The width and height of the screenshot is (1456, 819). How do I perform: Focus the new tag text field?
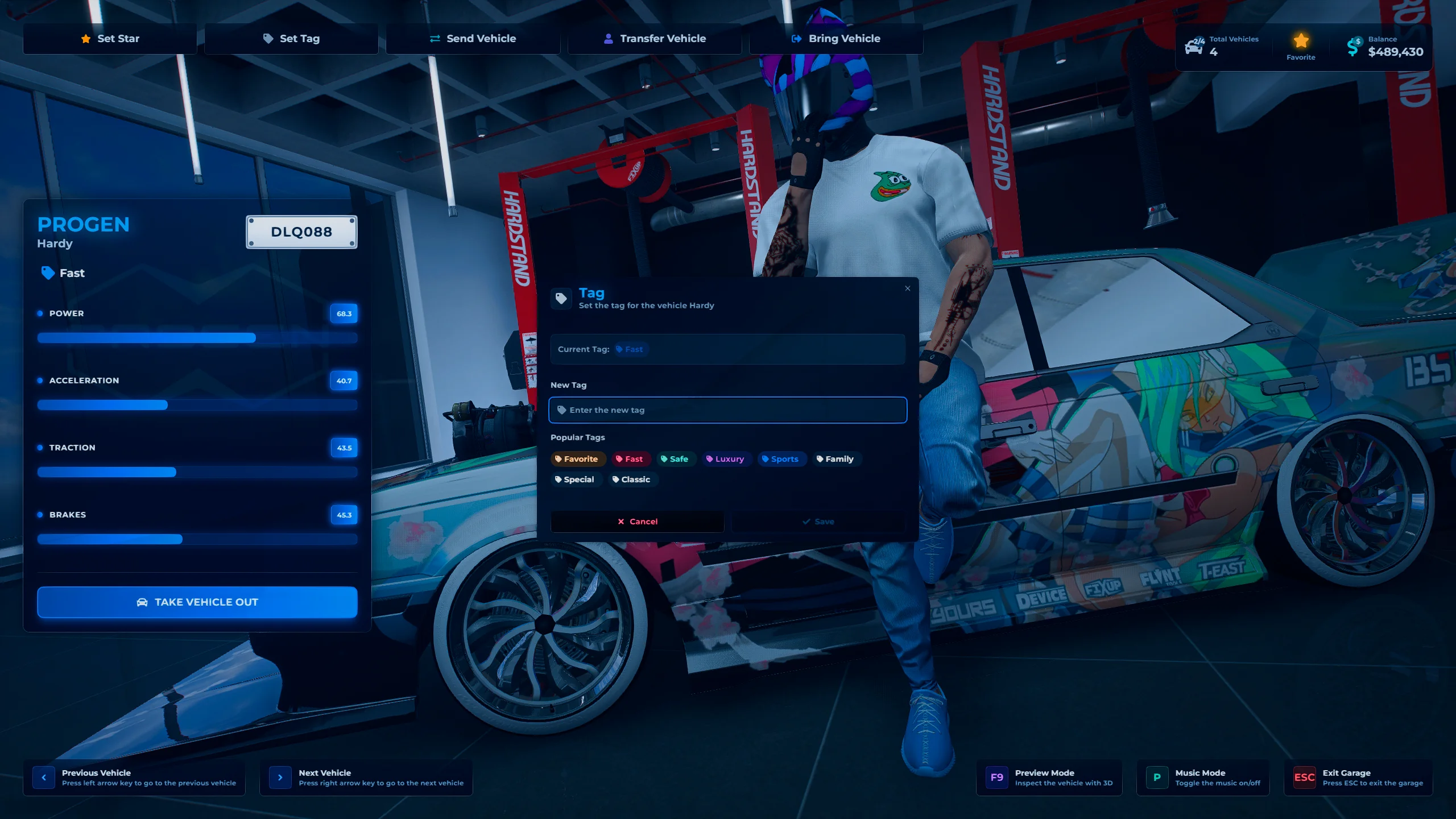click(728, 410)
